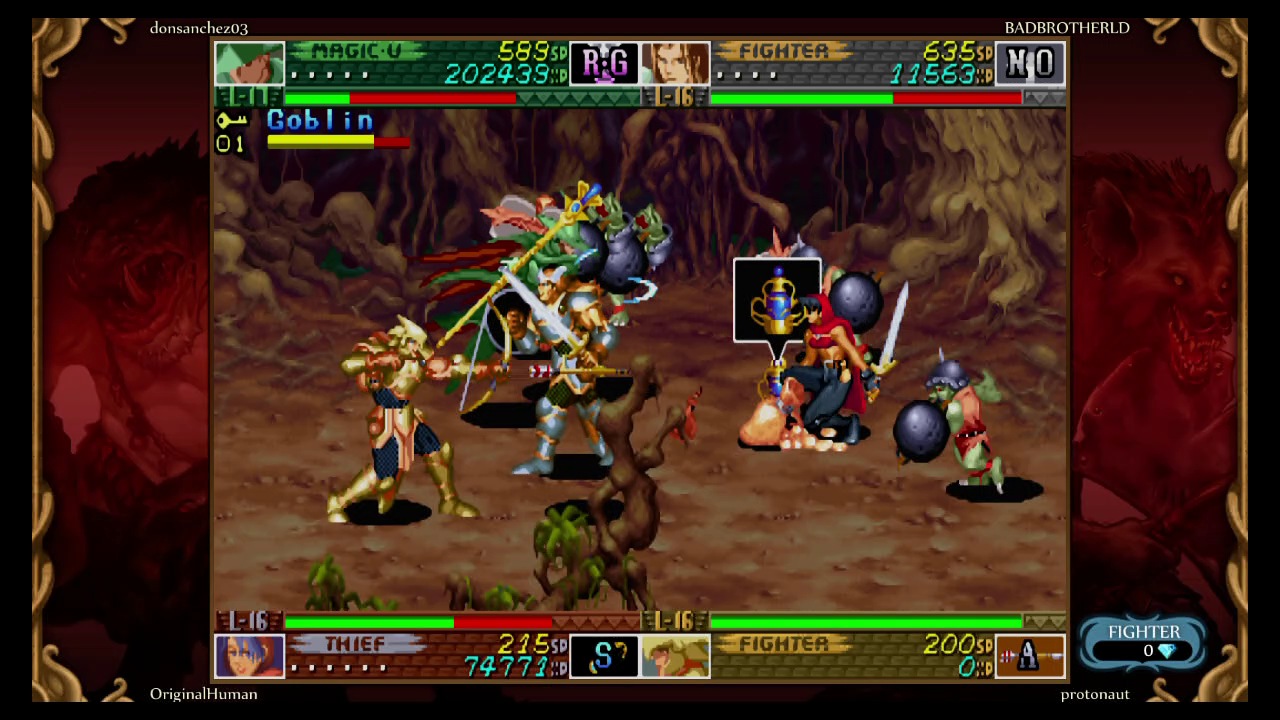Click the protonaut player name
The width and height of the screenshot is (1280, 720).
[1095, 693]
